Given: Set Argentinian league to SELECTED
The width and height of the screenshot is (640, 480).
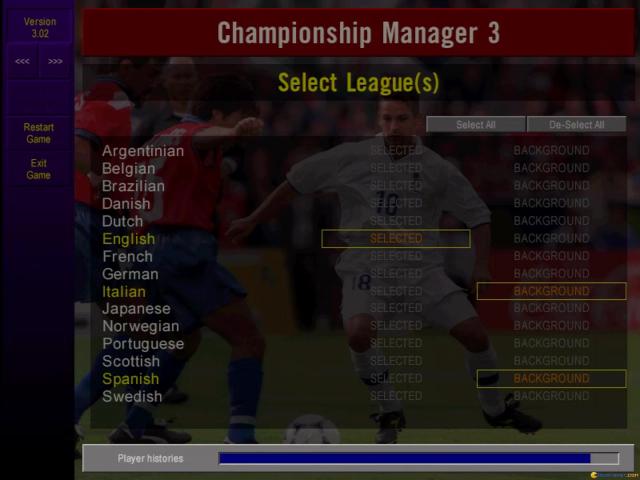Looking at the screenshot, I should click(396, 151).
